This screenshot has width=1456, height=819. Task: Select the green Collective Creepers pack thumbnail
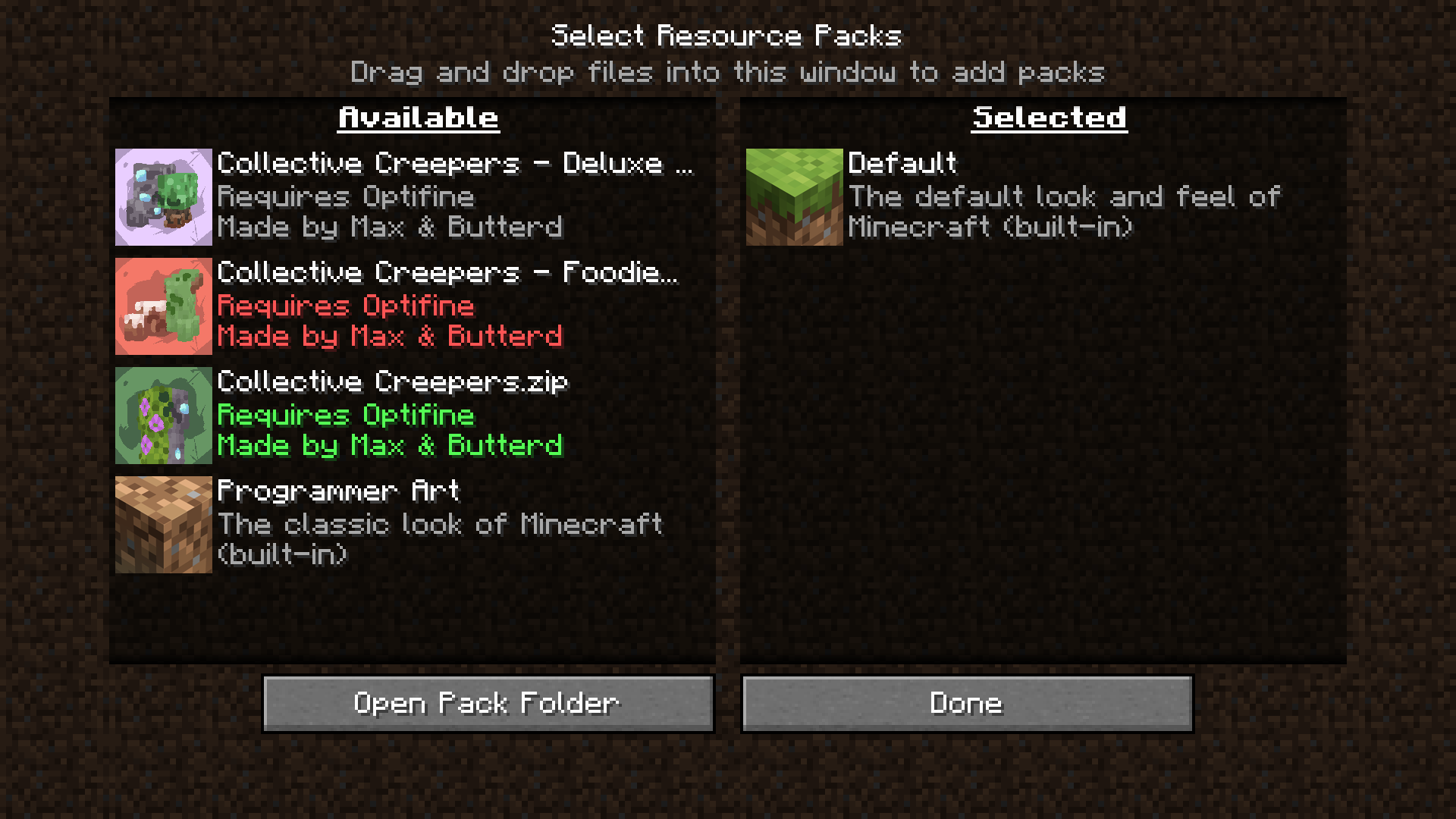(163, 415)
